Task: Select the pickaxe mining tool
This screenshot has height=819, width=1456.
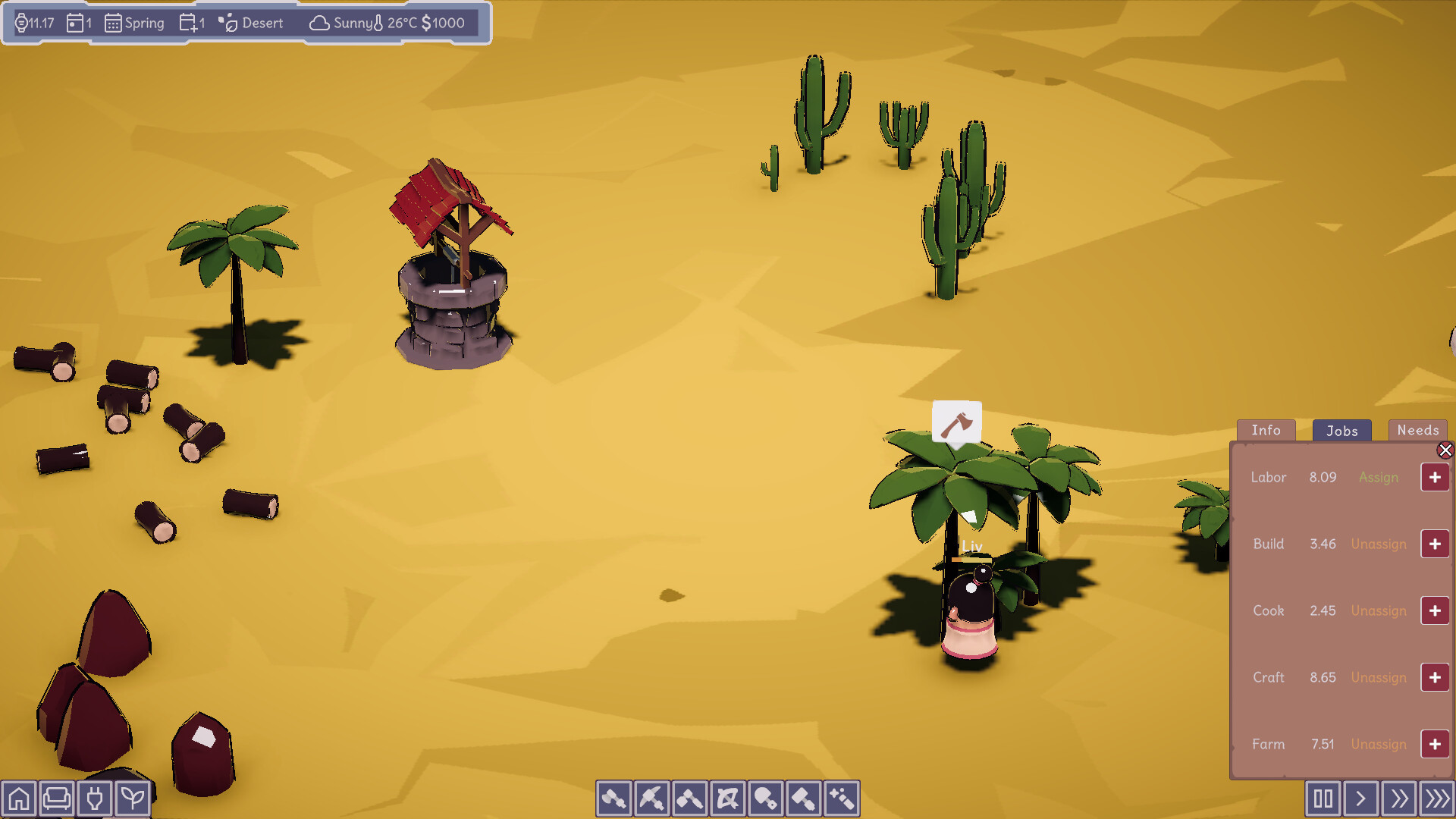Action: tap(652, 798)
